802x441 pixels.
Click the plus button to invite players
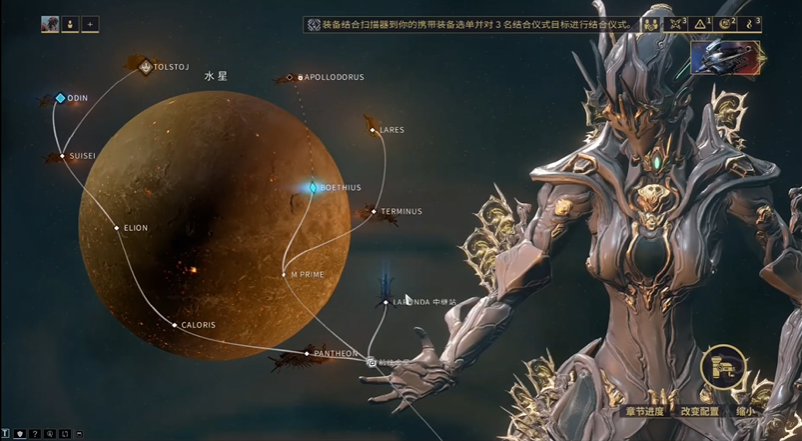[x=90, y=23]
